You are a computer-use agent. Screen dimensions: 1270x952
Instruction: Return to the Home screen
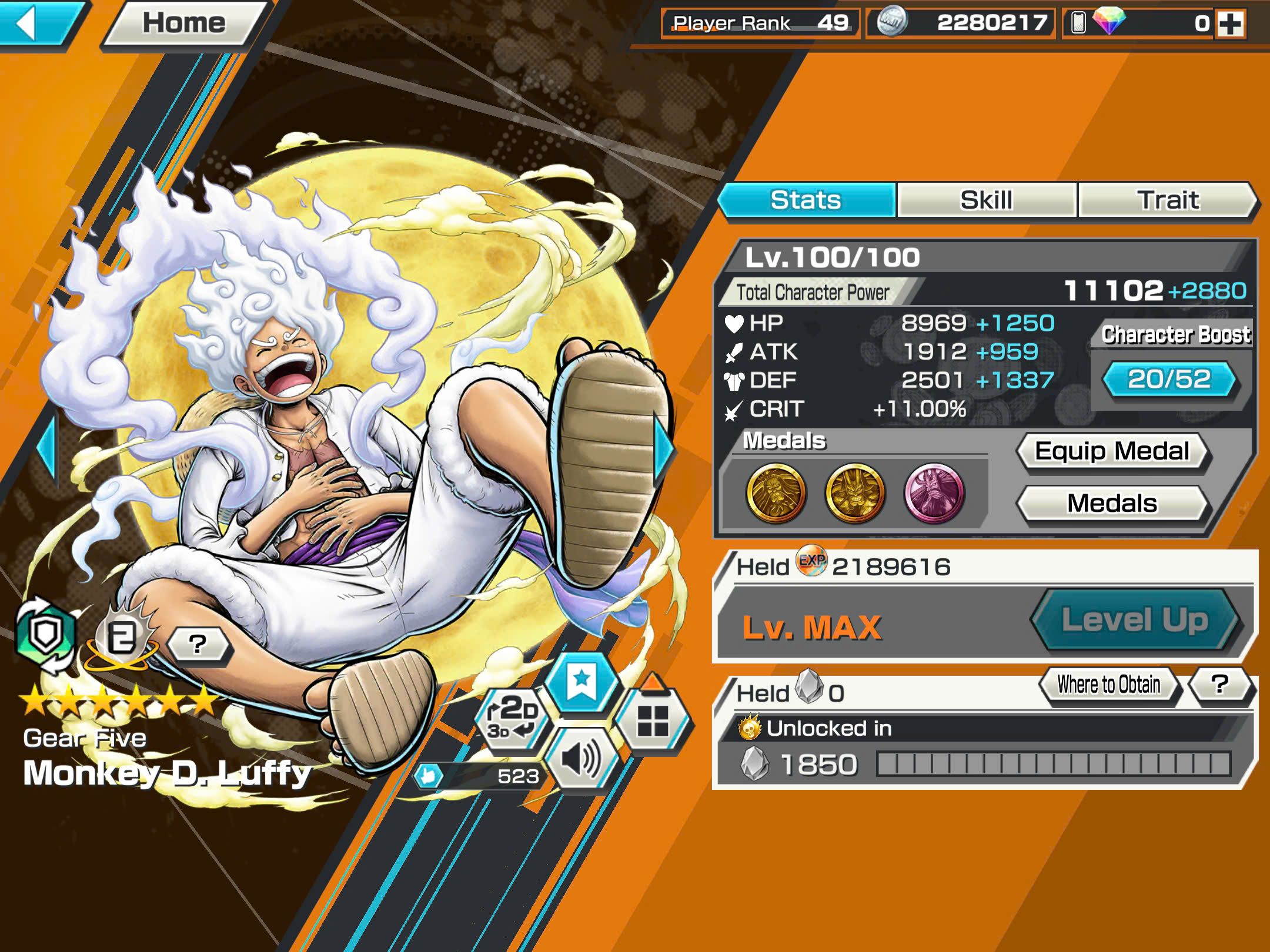183,24
